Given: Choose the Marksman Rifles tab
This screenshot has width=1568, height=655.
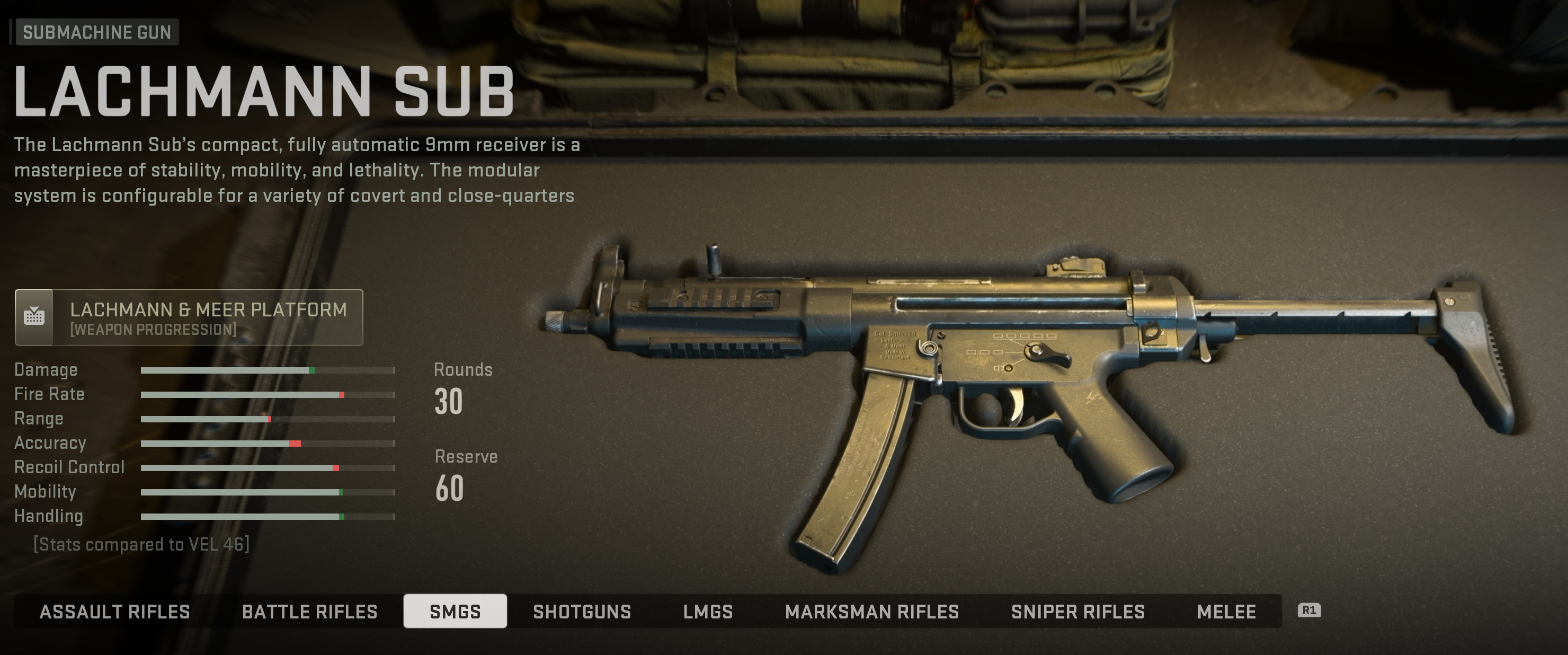Looking at the screenshot, I should [871, 611].
